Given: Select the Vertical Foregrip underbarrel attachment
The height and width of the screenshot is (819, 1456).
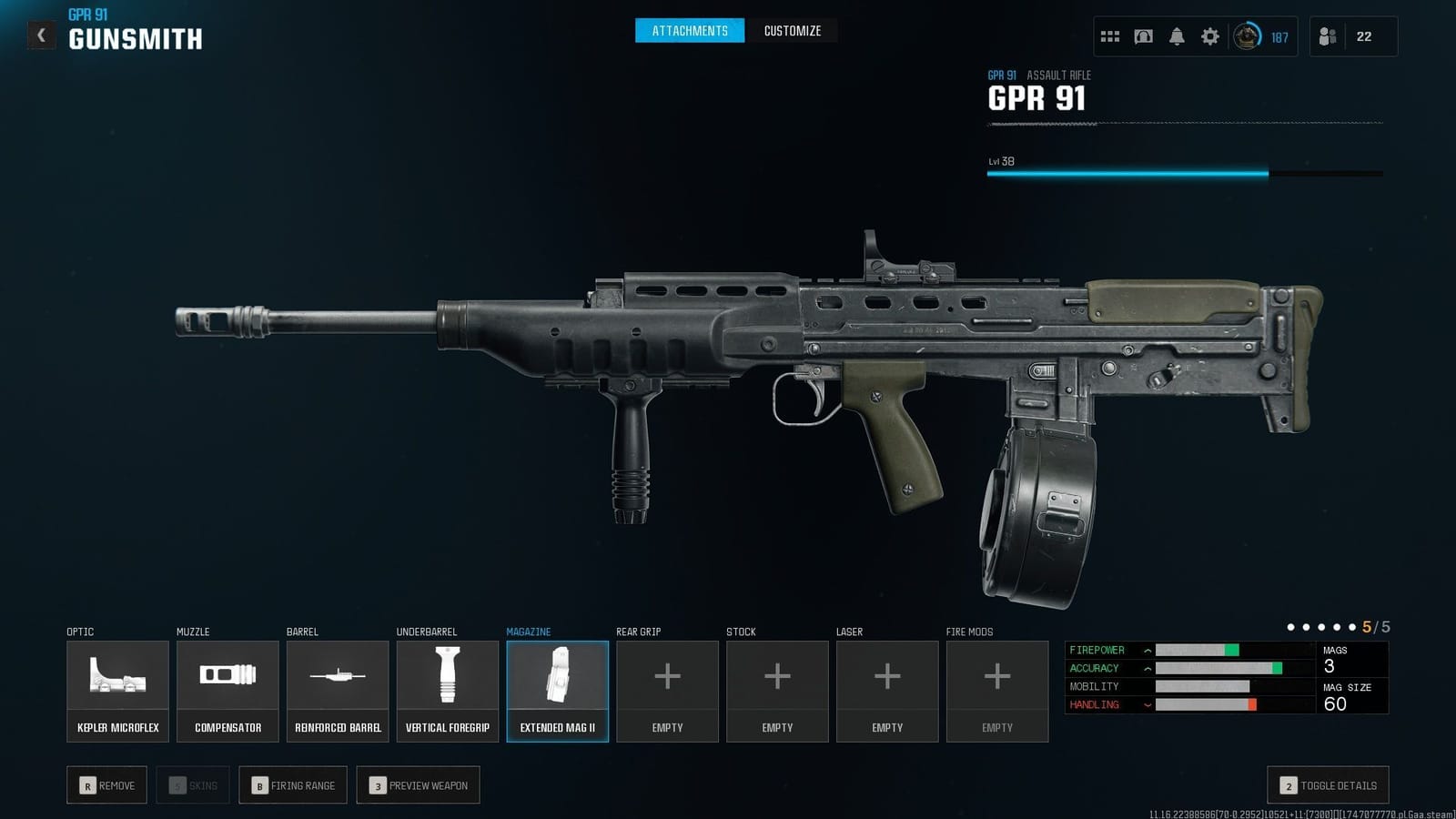Looking at the screenshot, I should point(447,689).
